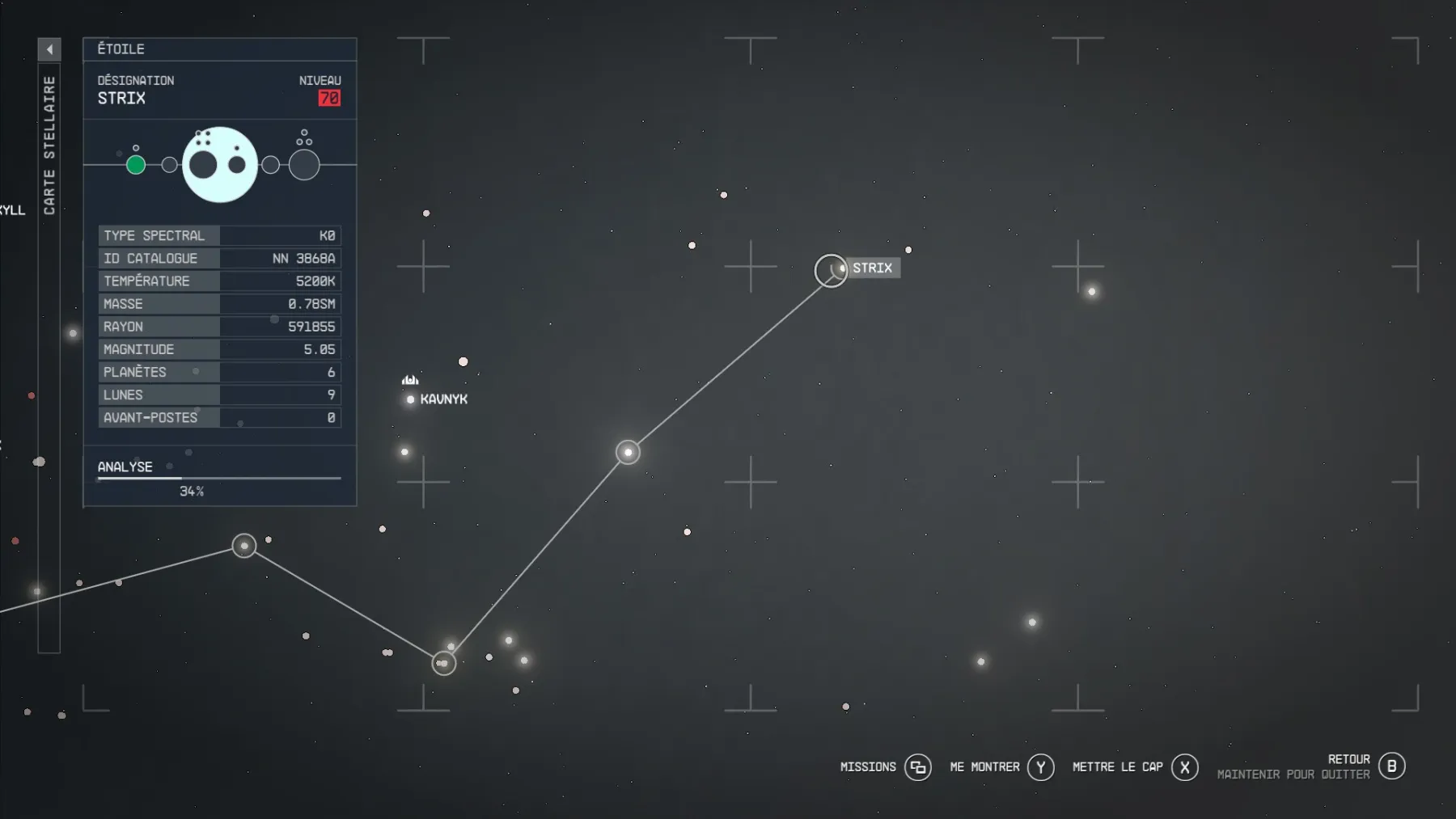
Task: Click the red Niveau 70 badge
Action: click(327, 97)
